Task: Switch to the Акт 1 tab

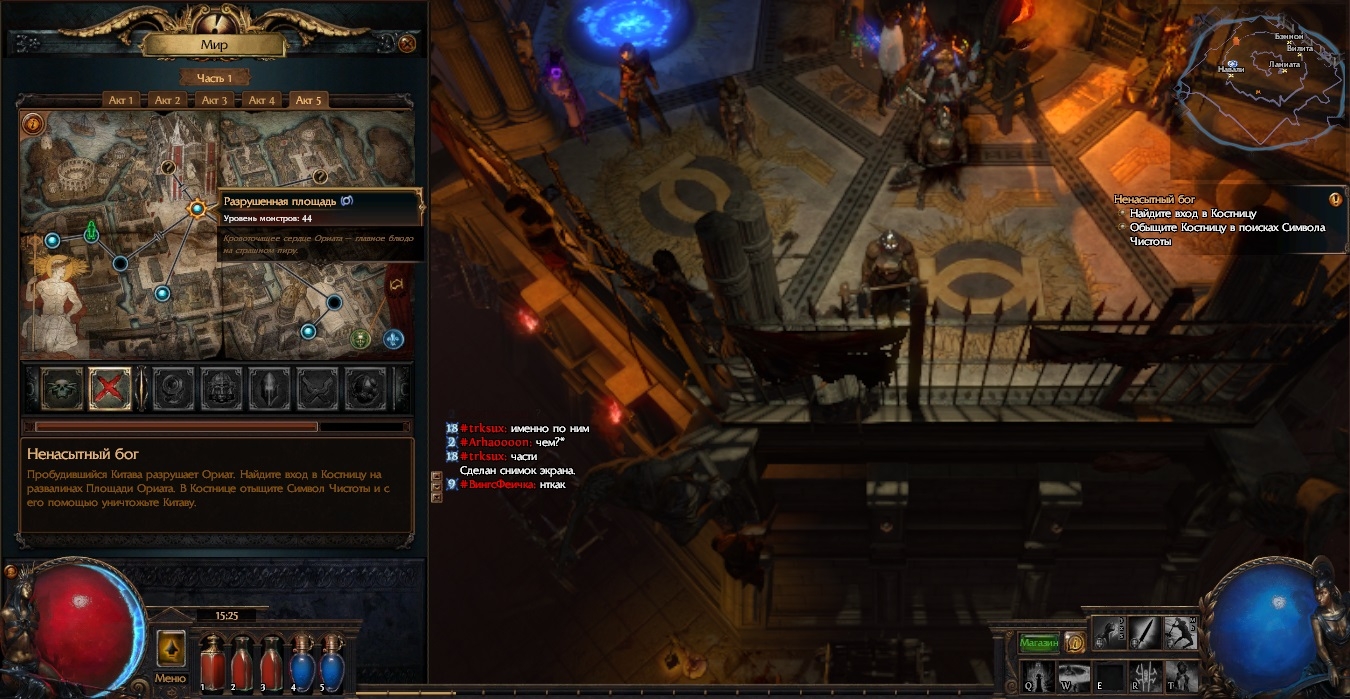Action: pyautogui.click(x=122, y=100)
